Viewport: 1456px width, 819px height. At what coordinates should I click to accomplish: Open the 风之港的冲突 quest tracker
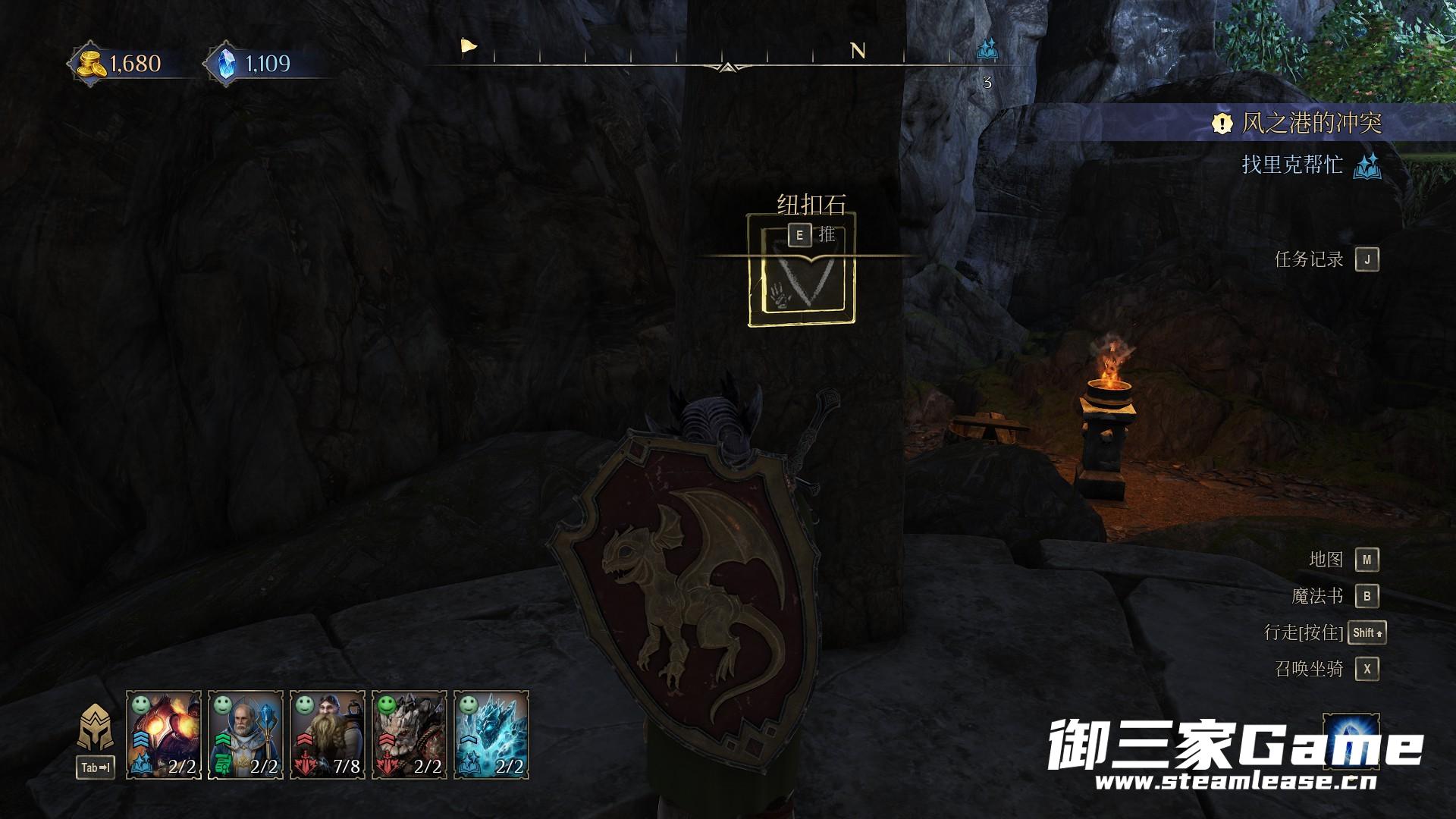point(1310,123)
